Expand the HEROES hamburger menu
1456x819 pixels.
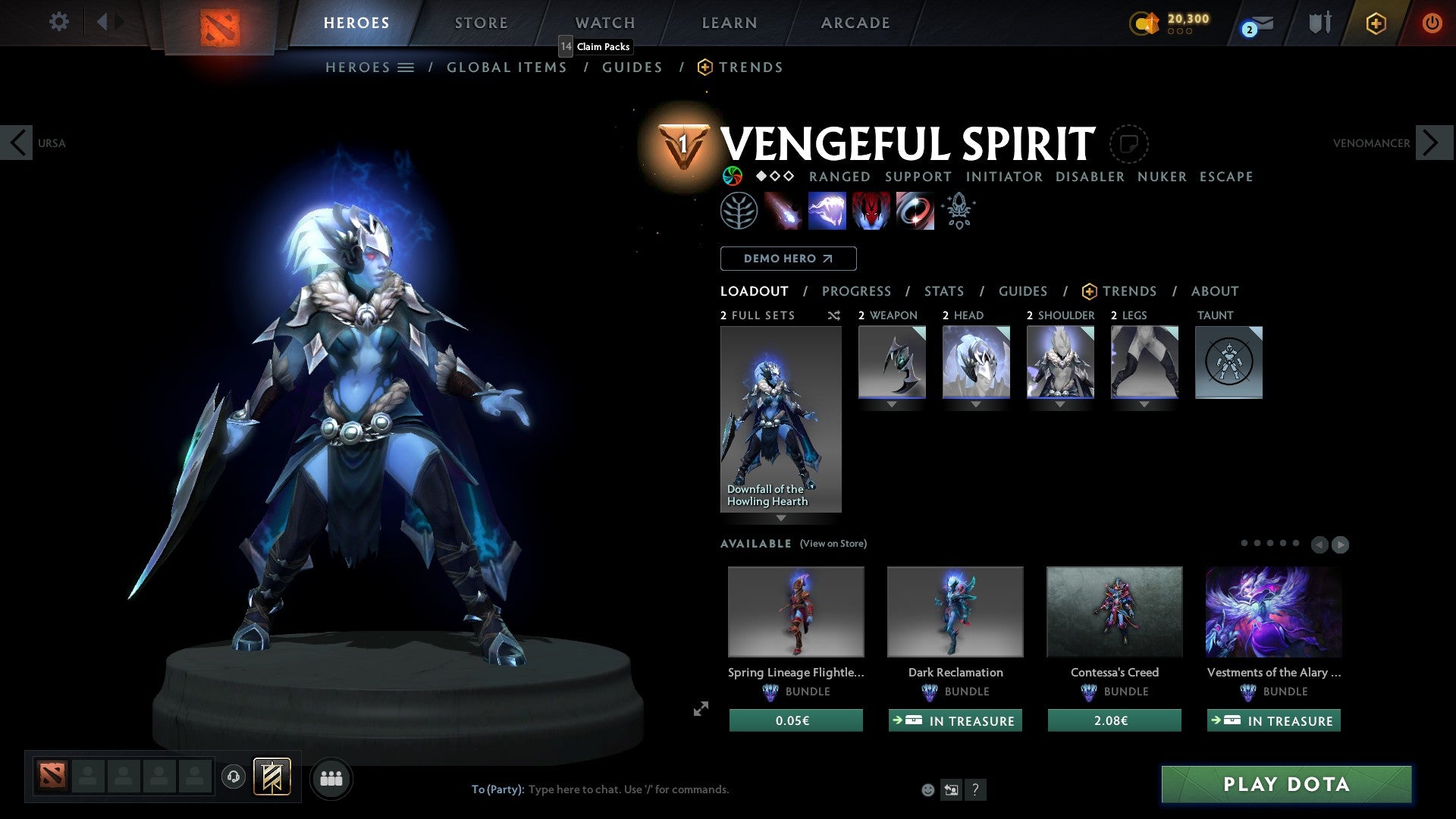coord(405,67)
